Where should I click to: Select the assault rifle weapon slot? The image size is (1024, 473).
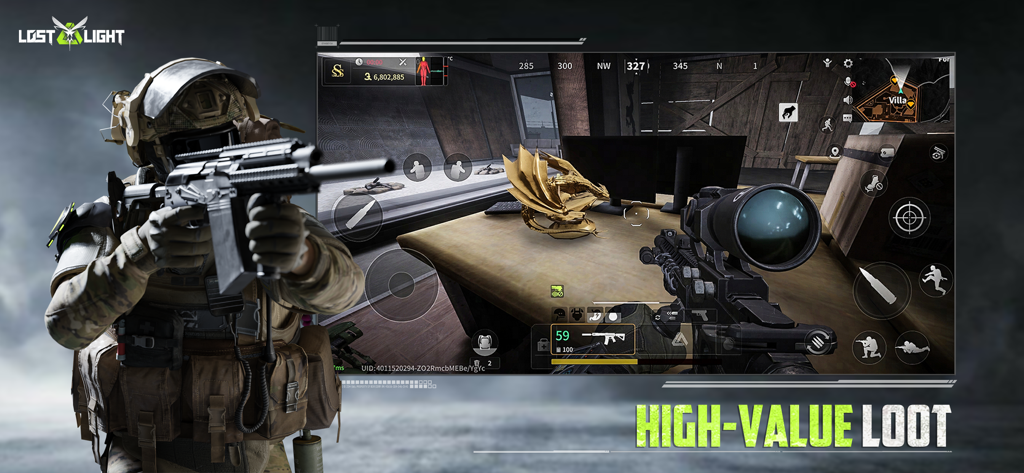[592, 340]
